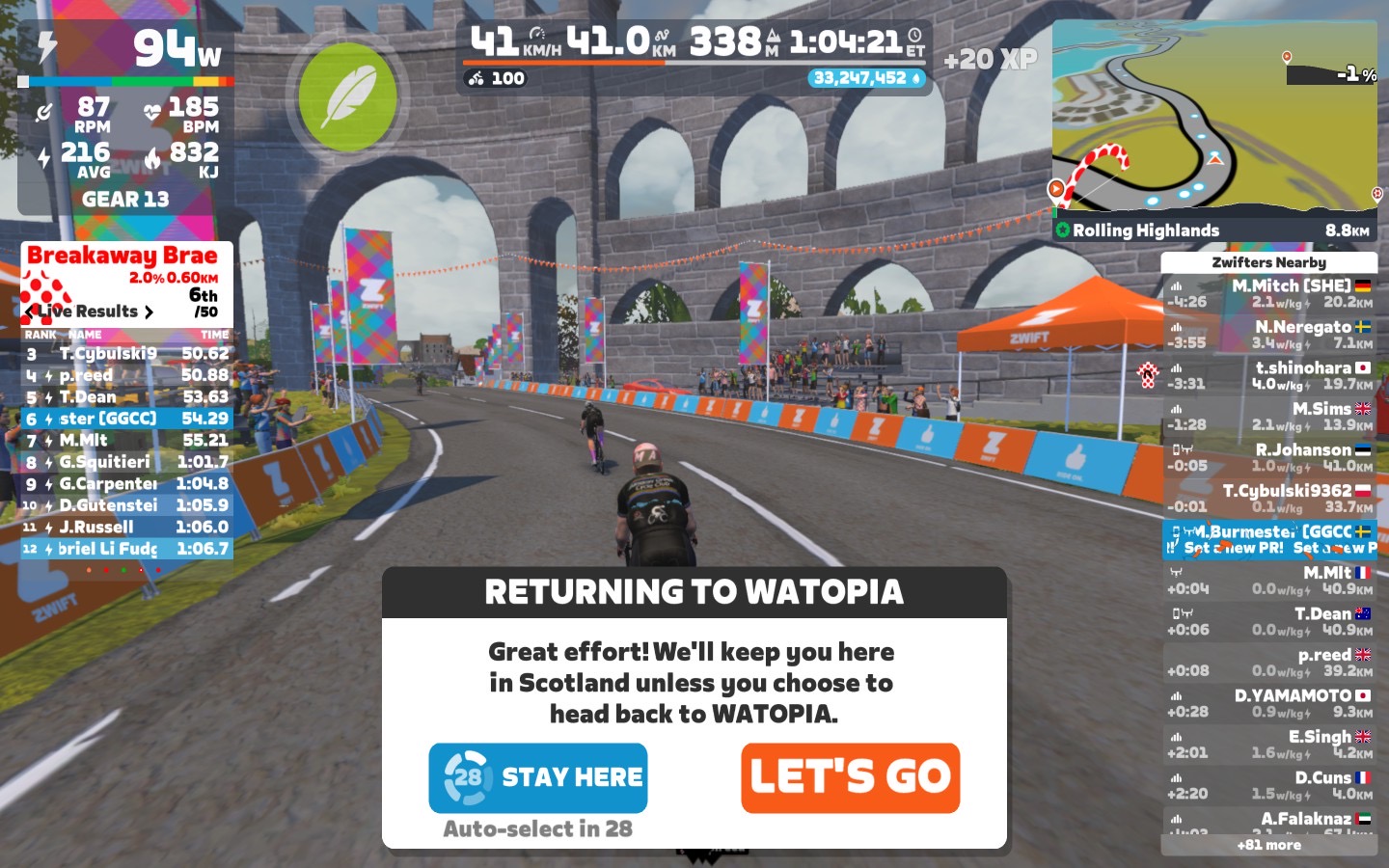Viewport: 1389px width, 868px height.
Task: Confirm return with Let's Go
Action: pyautogui.click(x=850, y=777)
